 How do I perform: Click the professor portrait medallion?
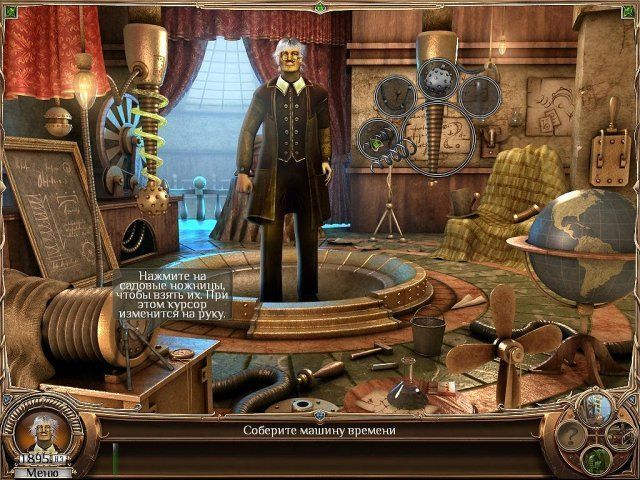click(42, 430)
